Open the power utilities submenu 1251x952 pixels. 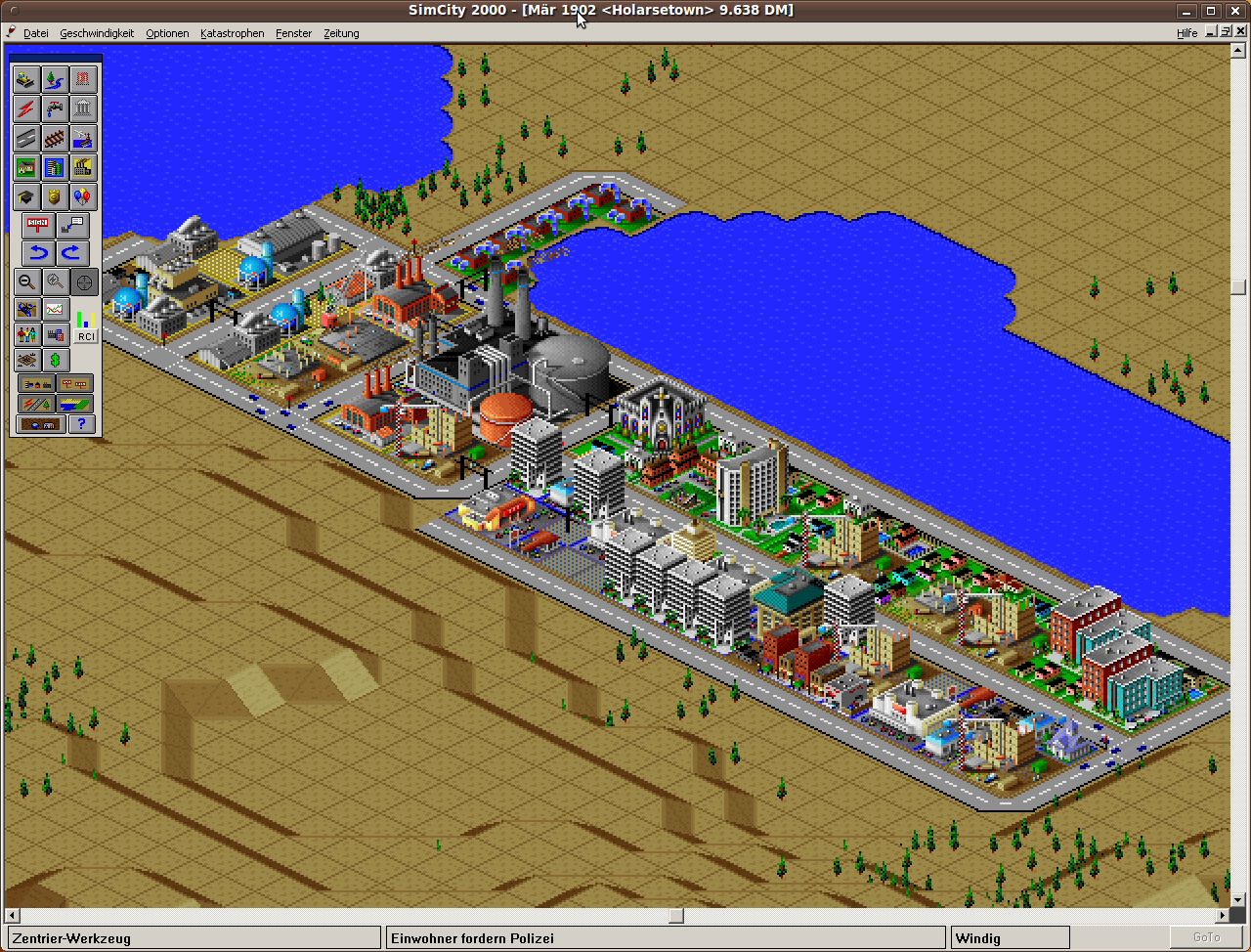[x=25, y=109]
